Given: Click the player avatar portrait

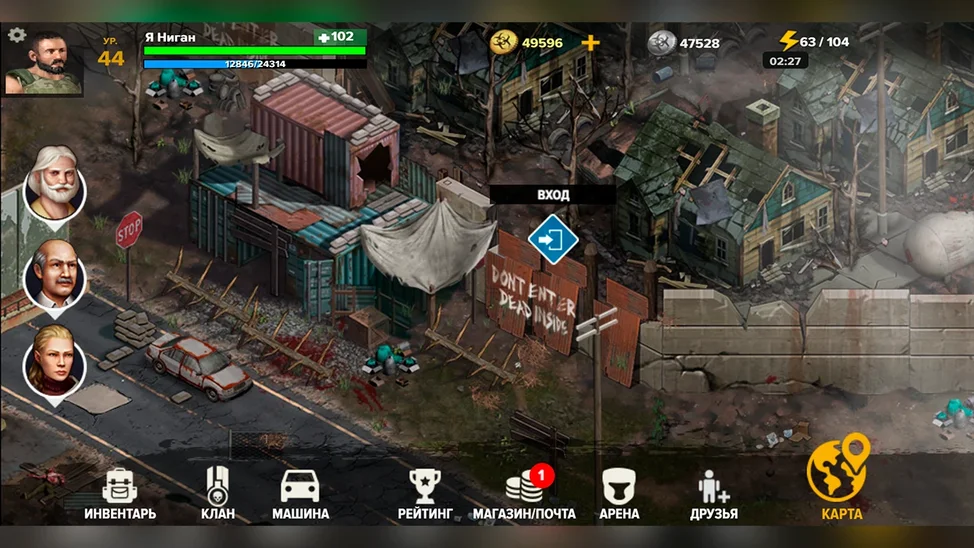Looking at the screenshot, I should (x=45, y=64).
